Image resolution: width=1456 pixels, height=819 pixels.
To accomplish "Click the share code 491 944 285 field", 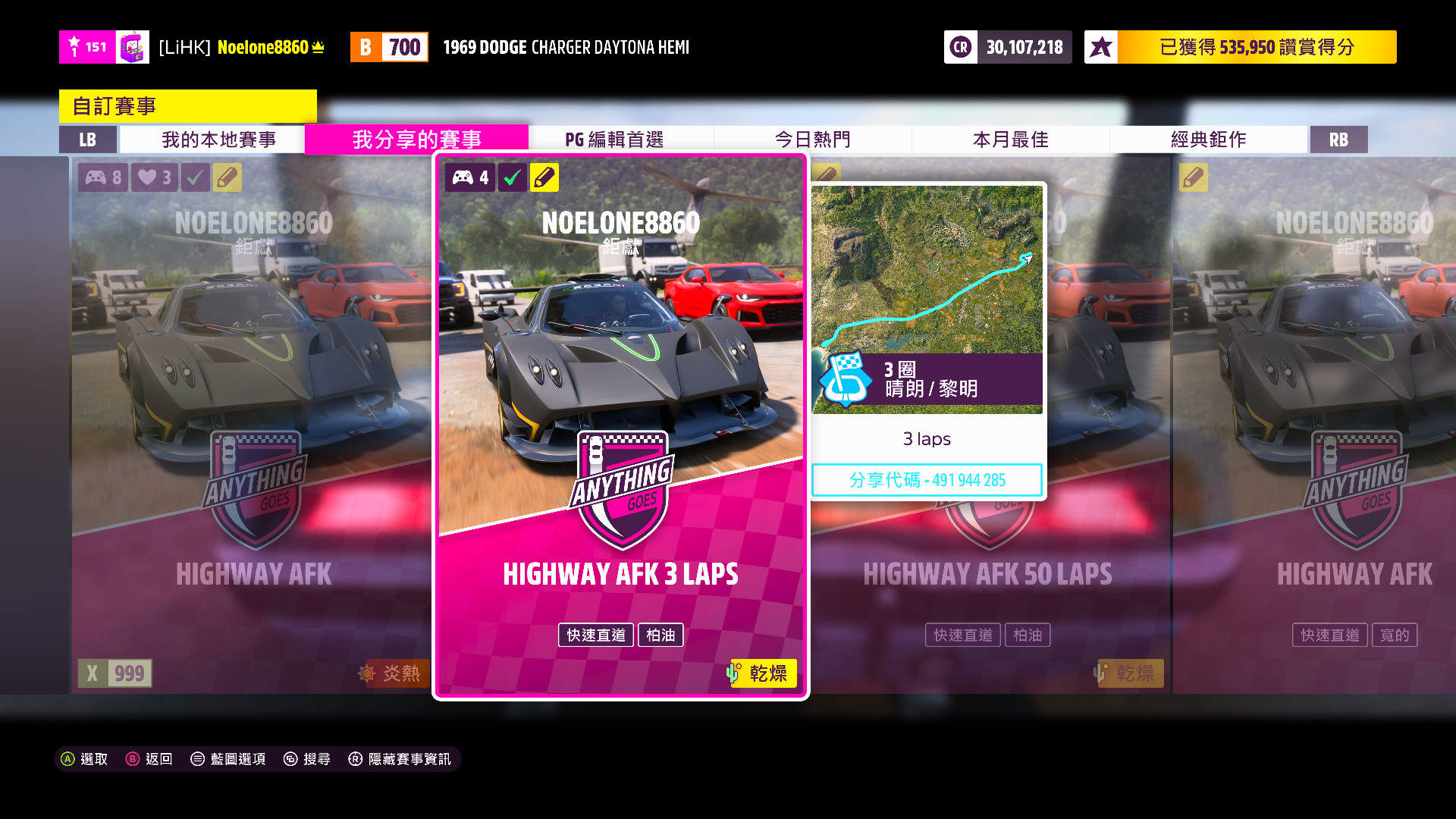I will point(927,479).
